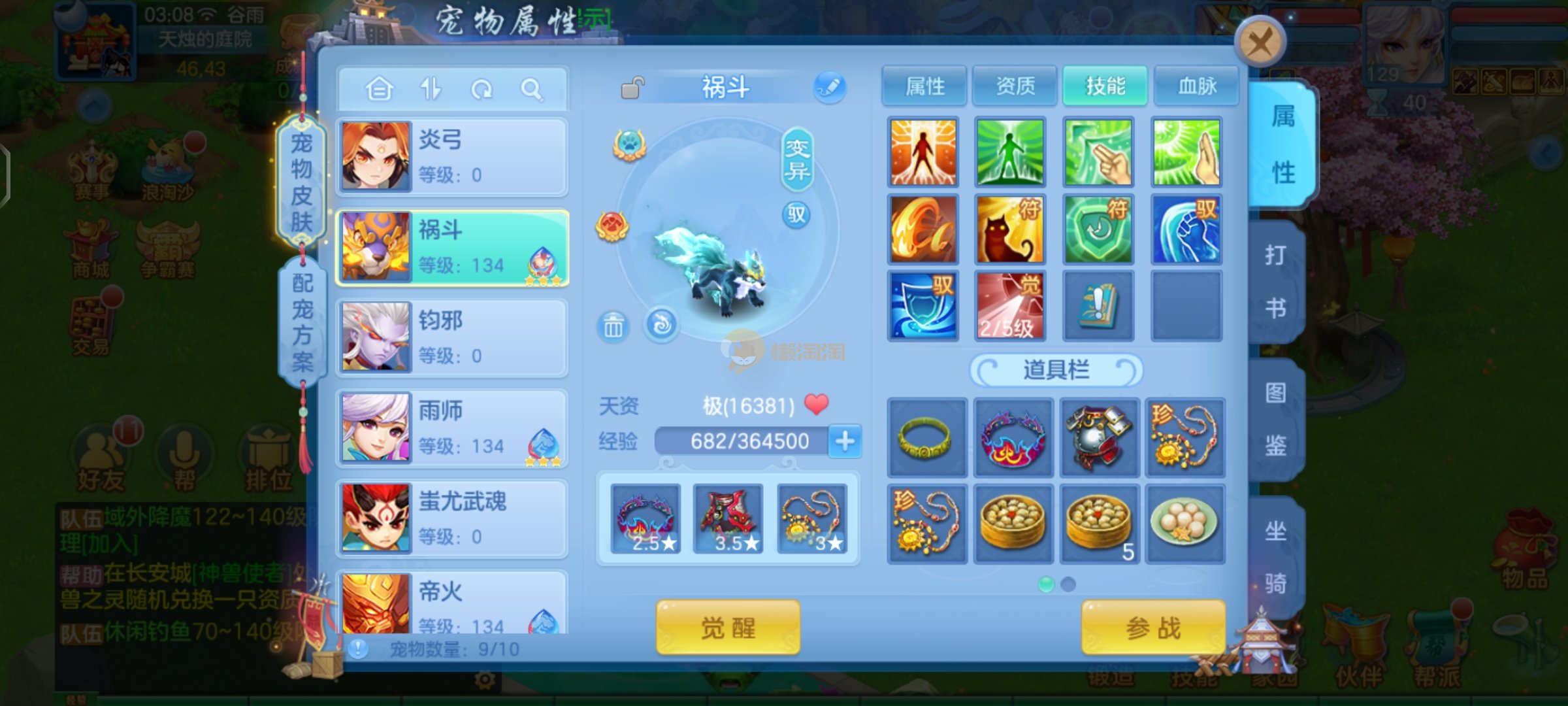
Task: Rename pet using the pencil icon
Action: [x=829, y=88]
